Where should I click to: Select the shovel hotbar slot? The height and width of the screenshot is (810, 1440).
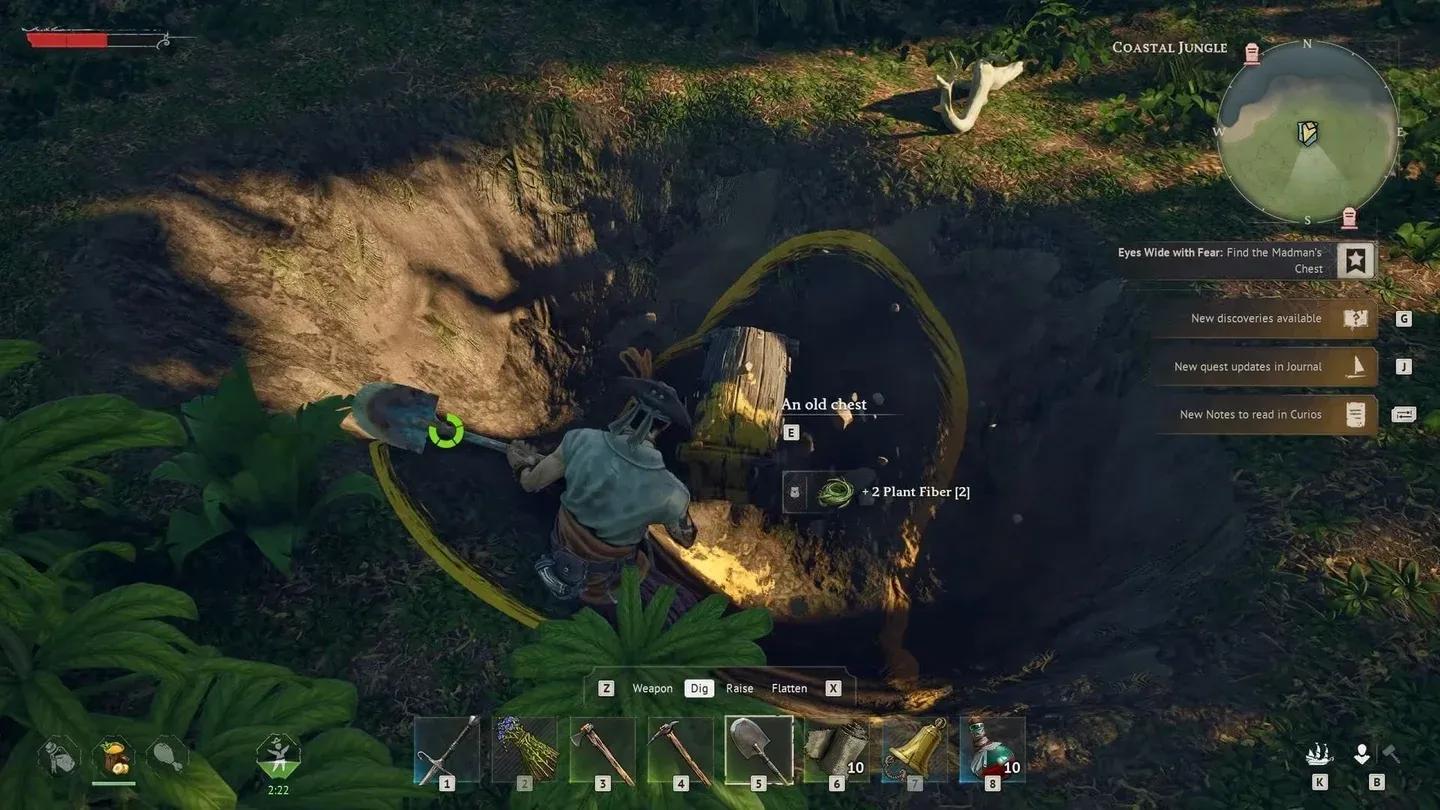(x=759, y=750)
